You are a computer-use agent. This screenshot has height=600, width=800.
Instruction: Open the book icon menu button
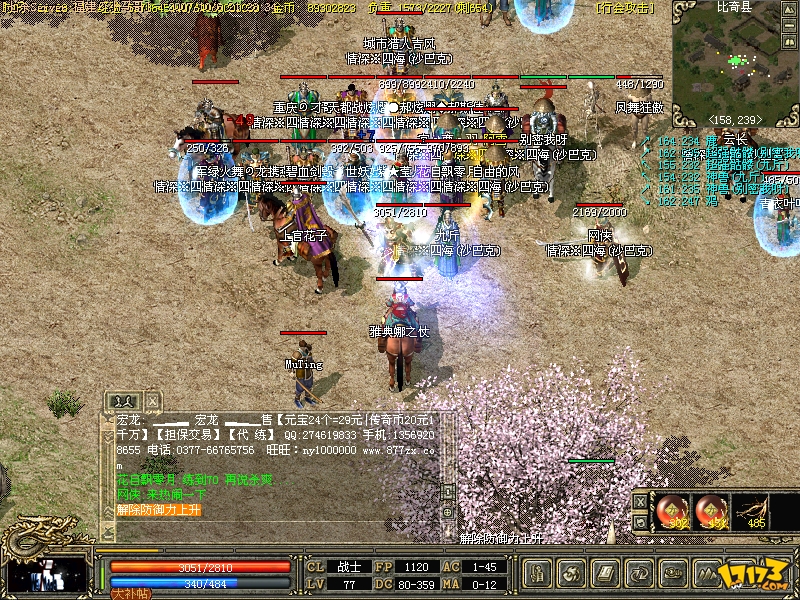tap(605, 573)
